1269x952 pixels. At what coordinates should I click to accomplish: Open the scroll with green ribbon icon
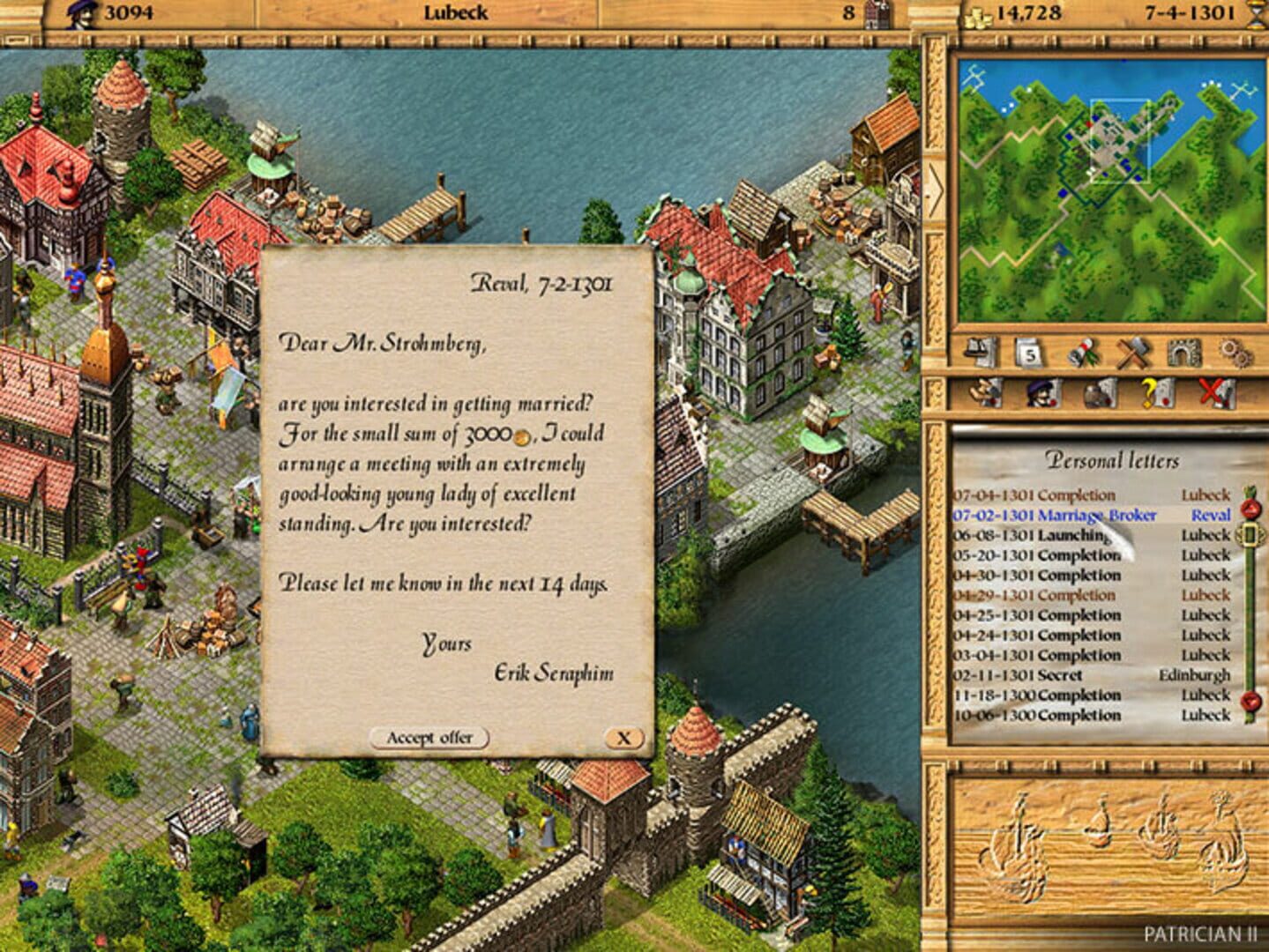1083,354
